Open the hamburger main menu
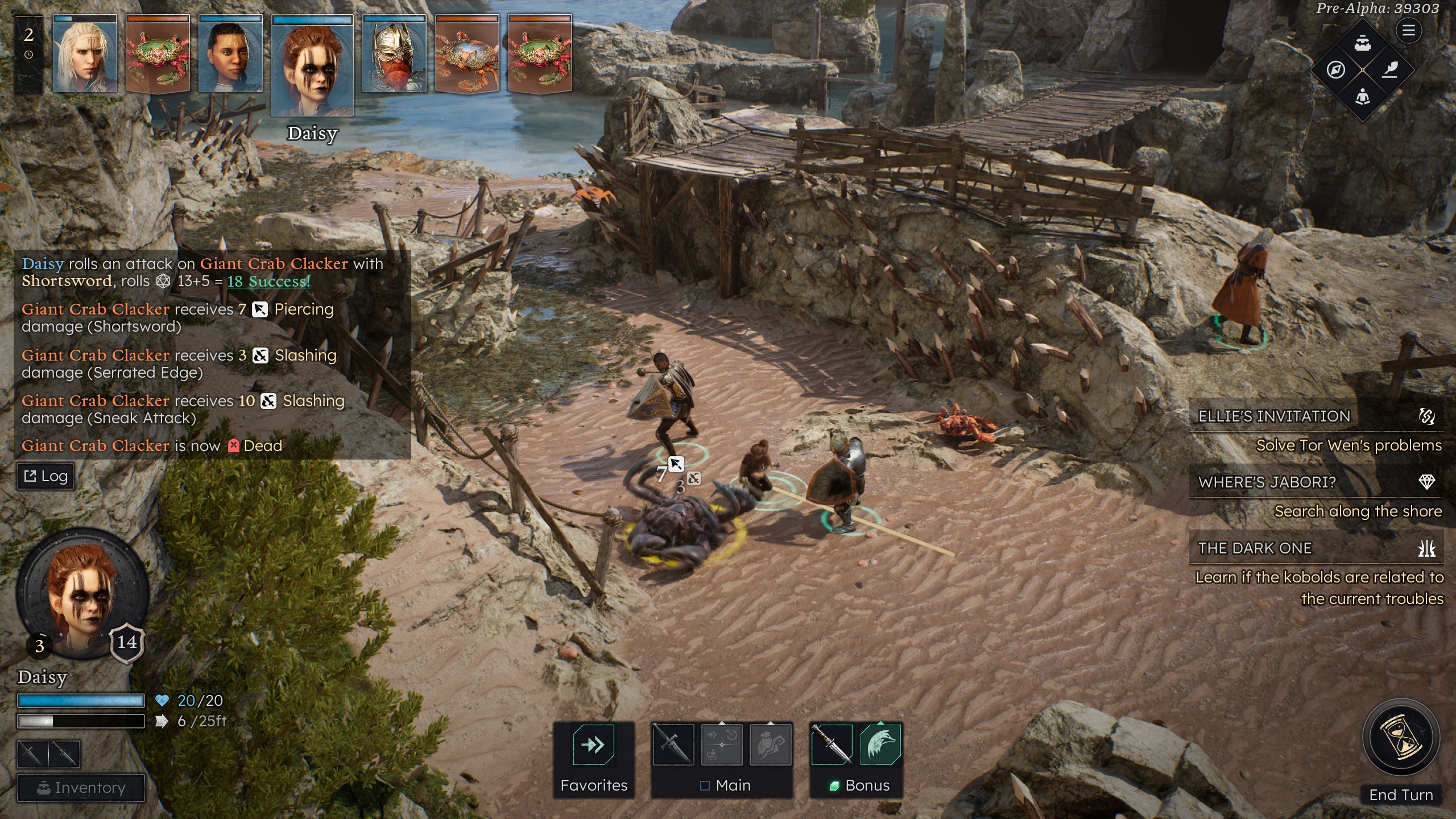Image resolution: width=1456 pixels, height=819 pixels. click(x=1408, y=31)
